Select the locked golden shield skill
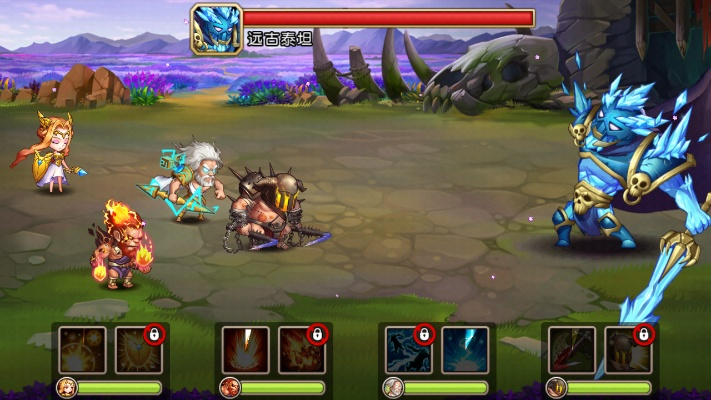The image size is (711, 400). 139,350
